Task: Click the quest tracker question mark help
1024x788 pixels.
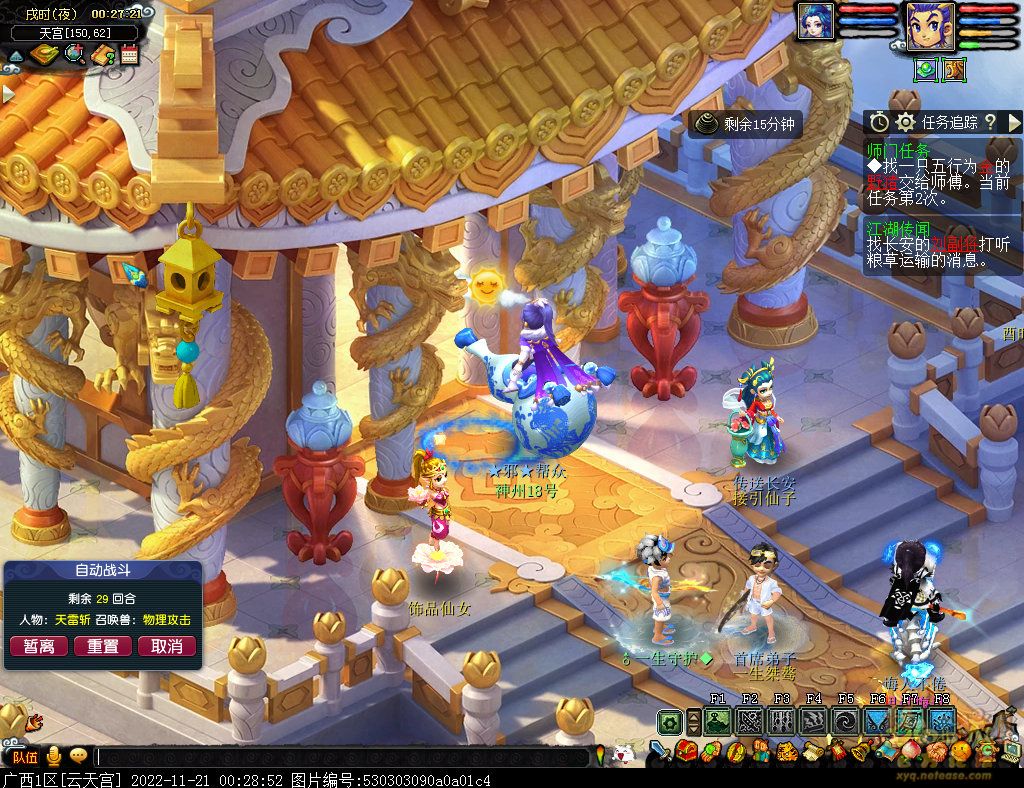Action: tap(990, 122)
